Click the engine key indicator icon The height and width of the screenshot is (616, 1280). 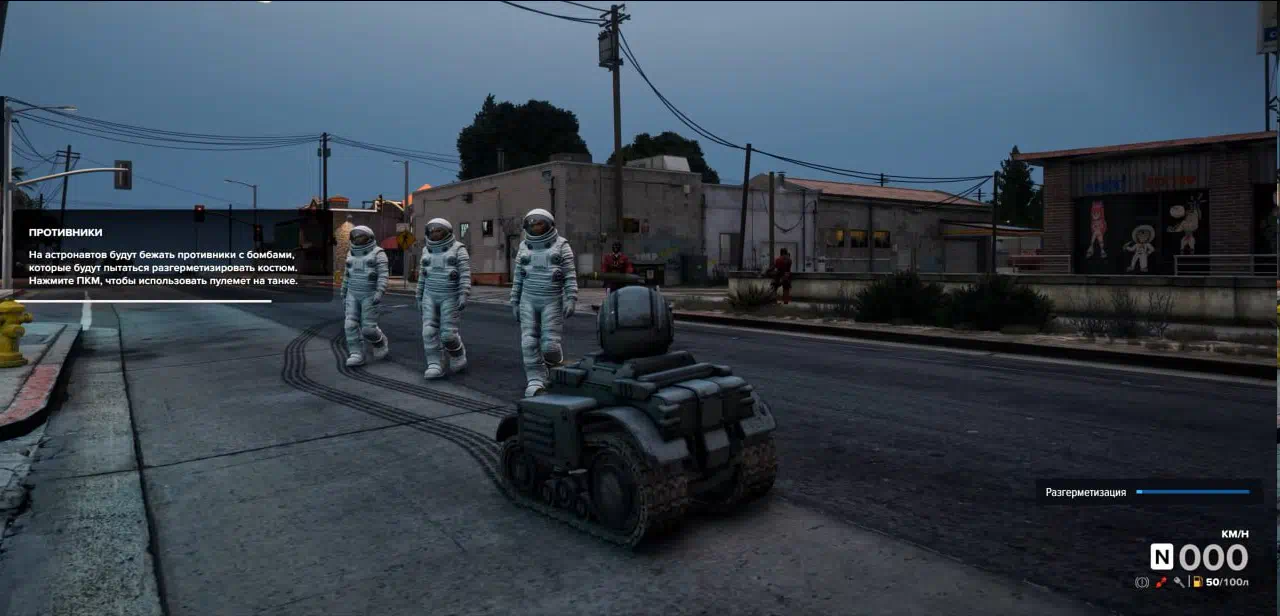pos(1179,582)
